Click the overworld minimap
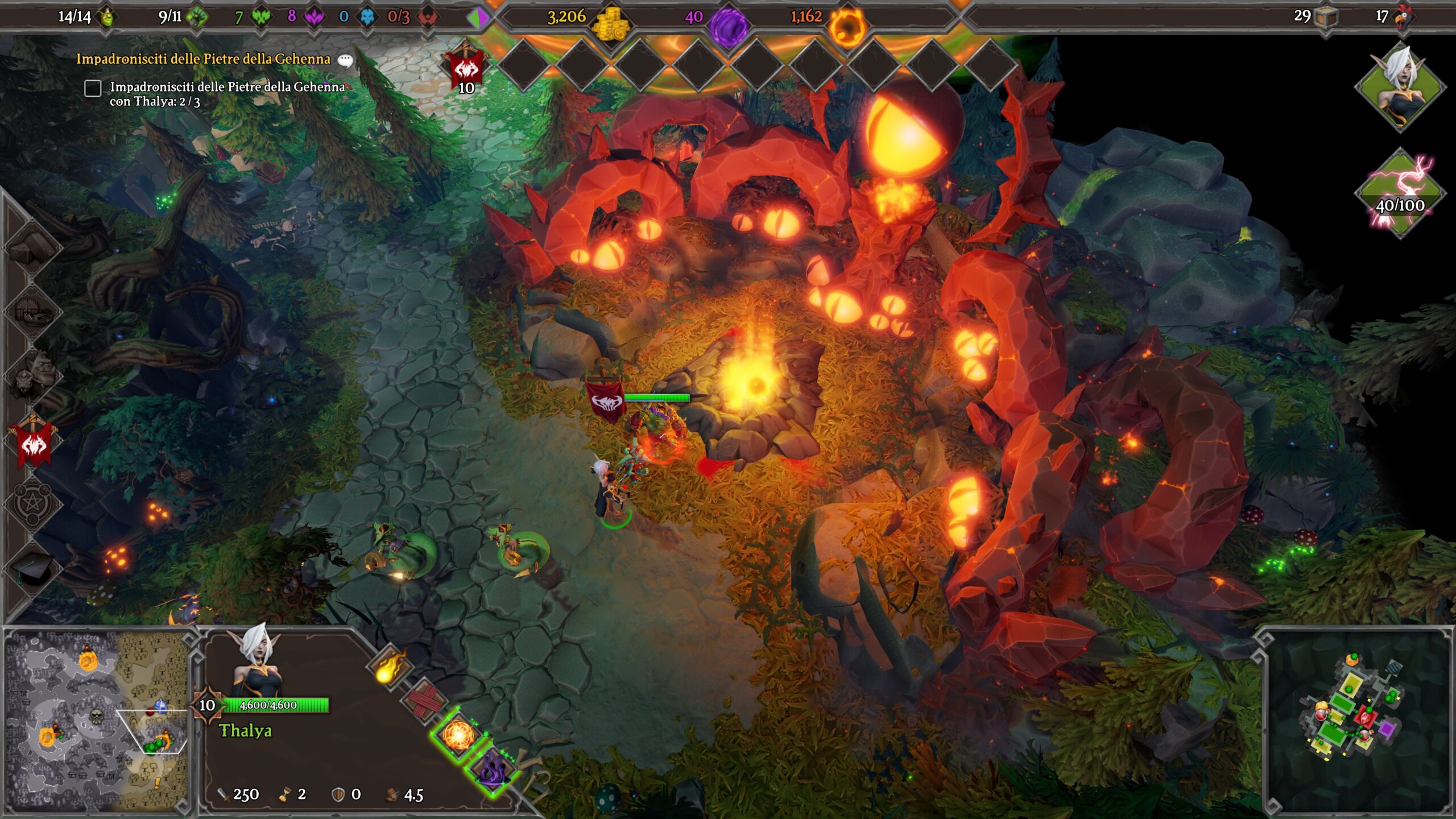 tap(97, 719)
